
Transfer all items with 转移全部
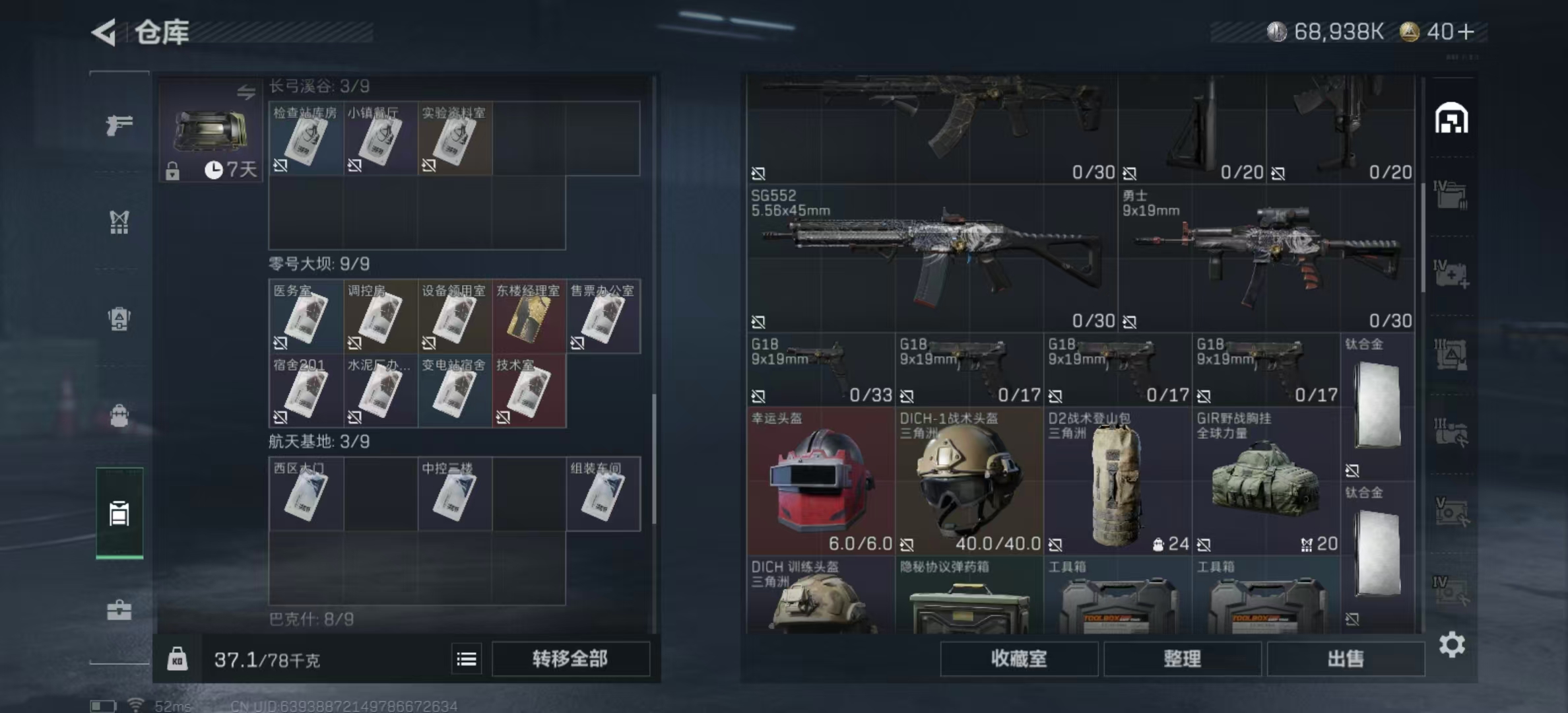[x=570, y=658]
